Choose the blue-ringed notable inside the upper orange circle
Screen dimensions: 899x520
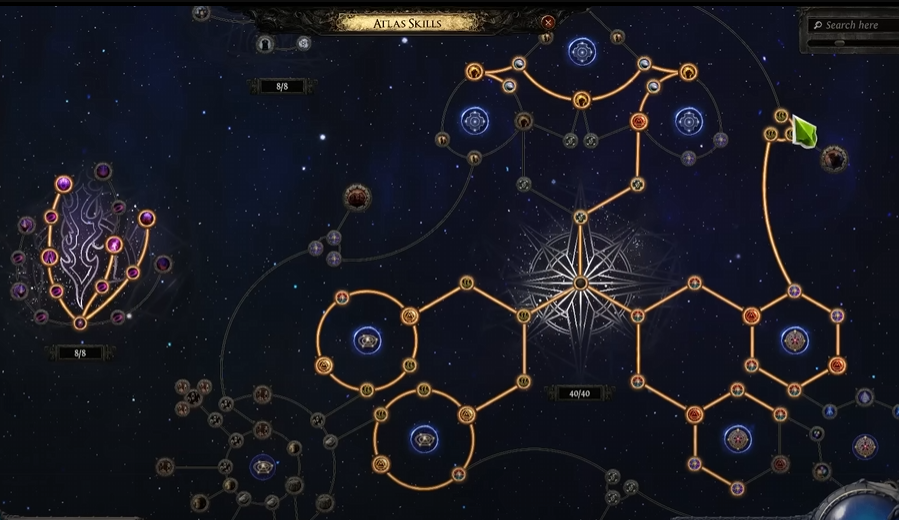(367, 340)
